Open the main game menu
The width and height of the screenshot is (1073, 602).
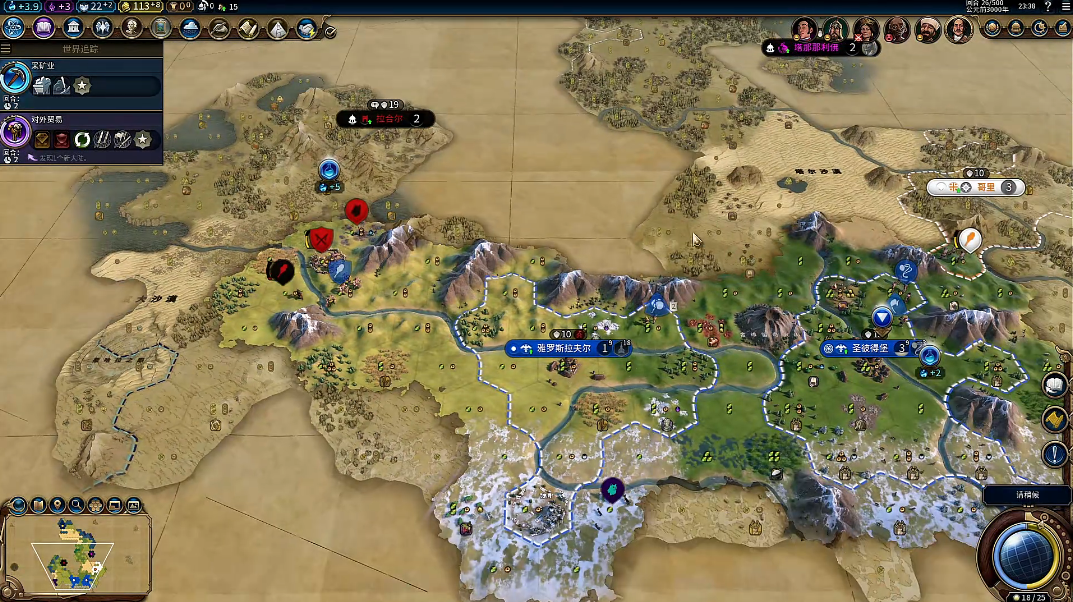pos(1065,6)
